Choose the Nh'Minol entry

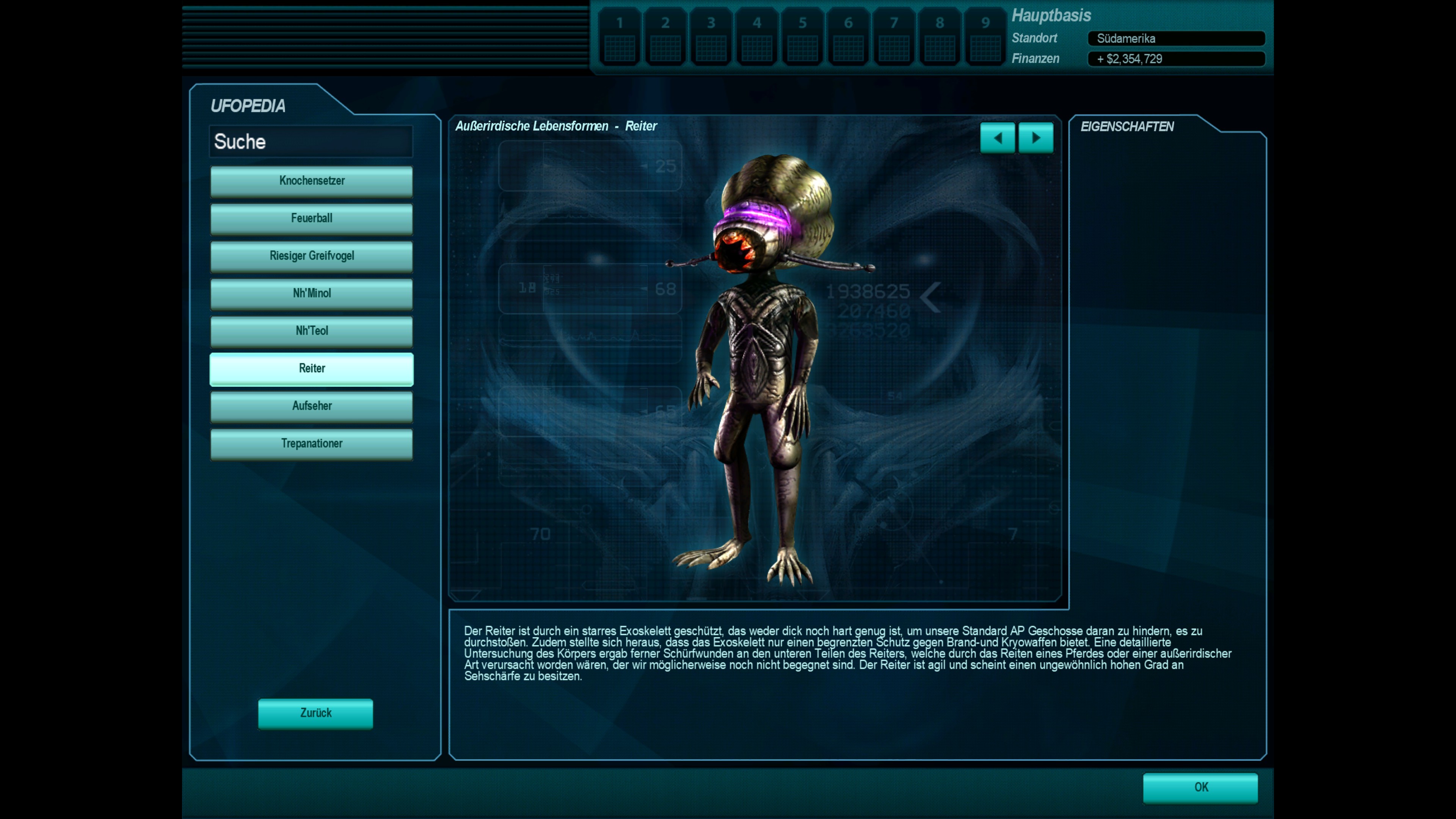pyautogui.click(x=311, y=293)
